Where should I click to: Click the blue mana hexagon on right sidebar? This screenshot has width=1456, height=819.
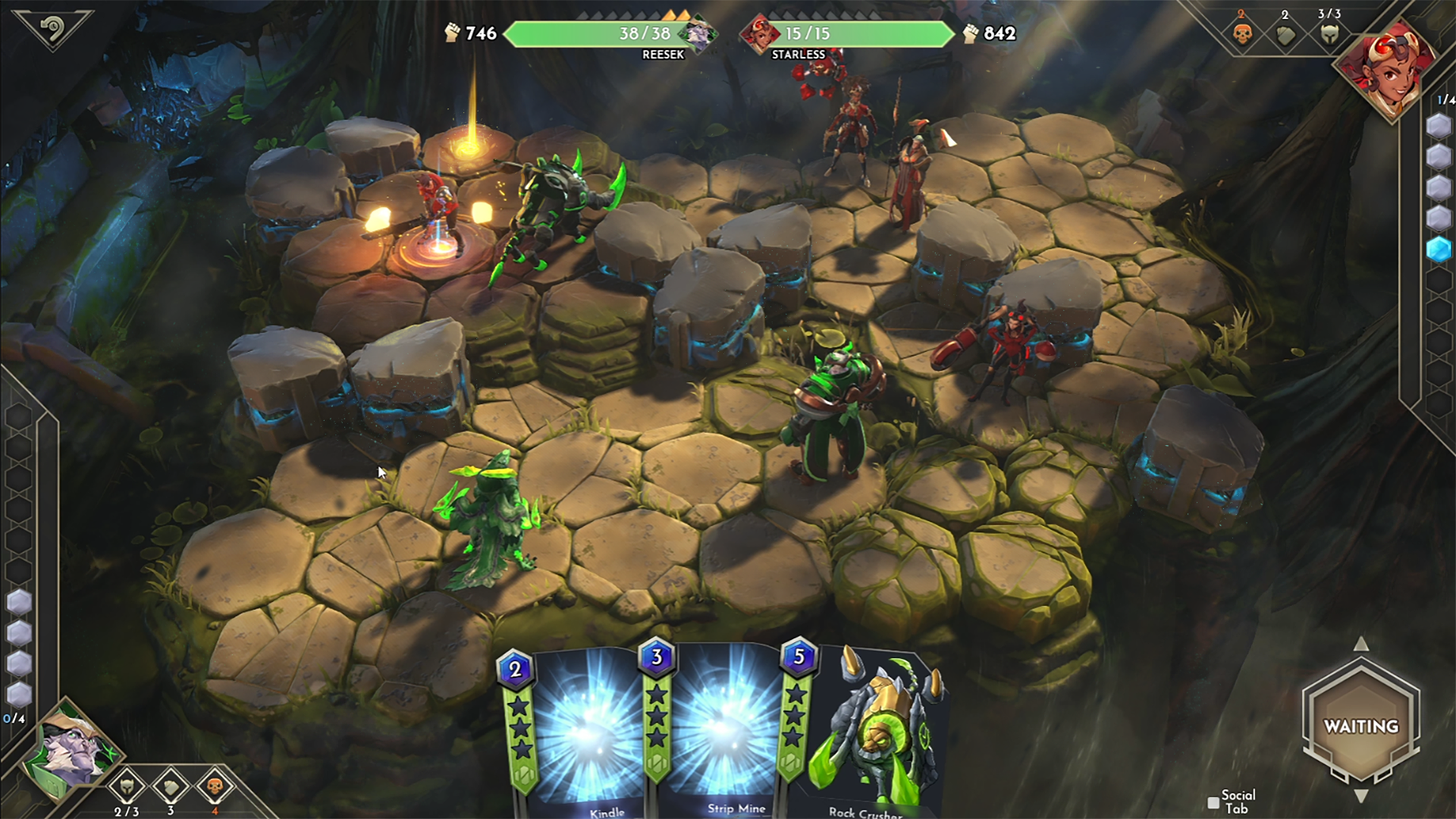coord(1439,245)
